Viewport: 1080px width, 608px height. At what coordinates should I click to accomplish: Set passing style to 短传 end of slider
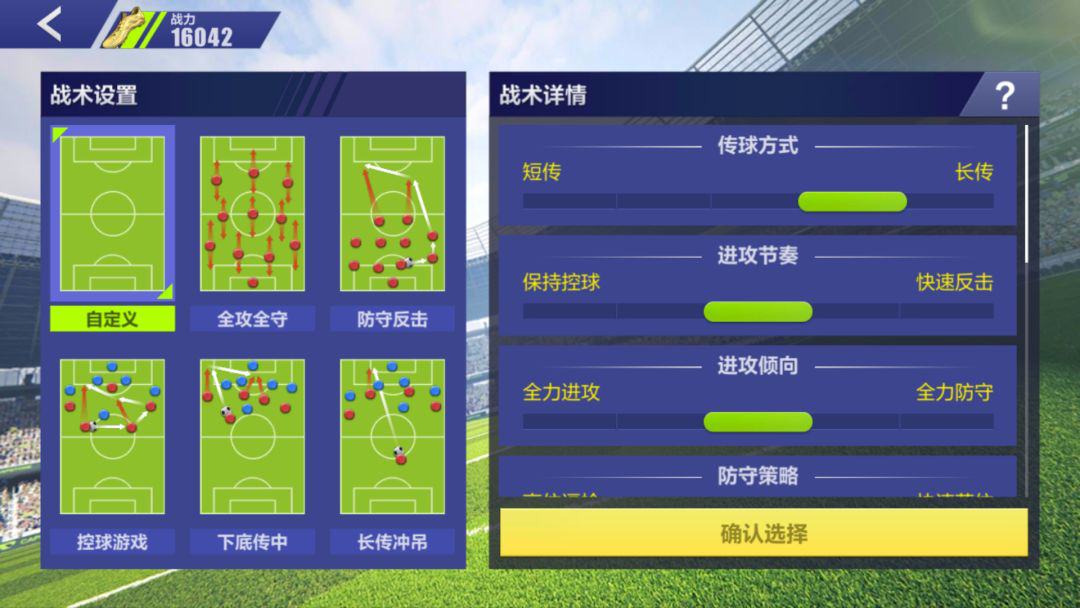(x=545, y=202)
